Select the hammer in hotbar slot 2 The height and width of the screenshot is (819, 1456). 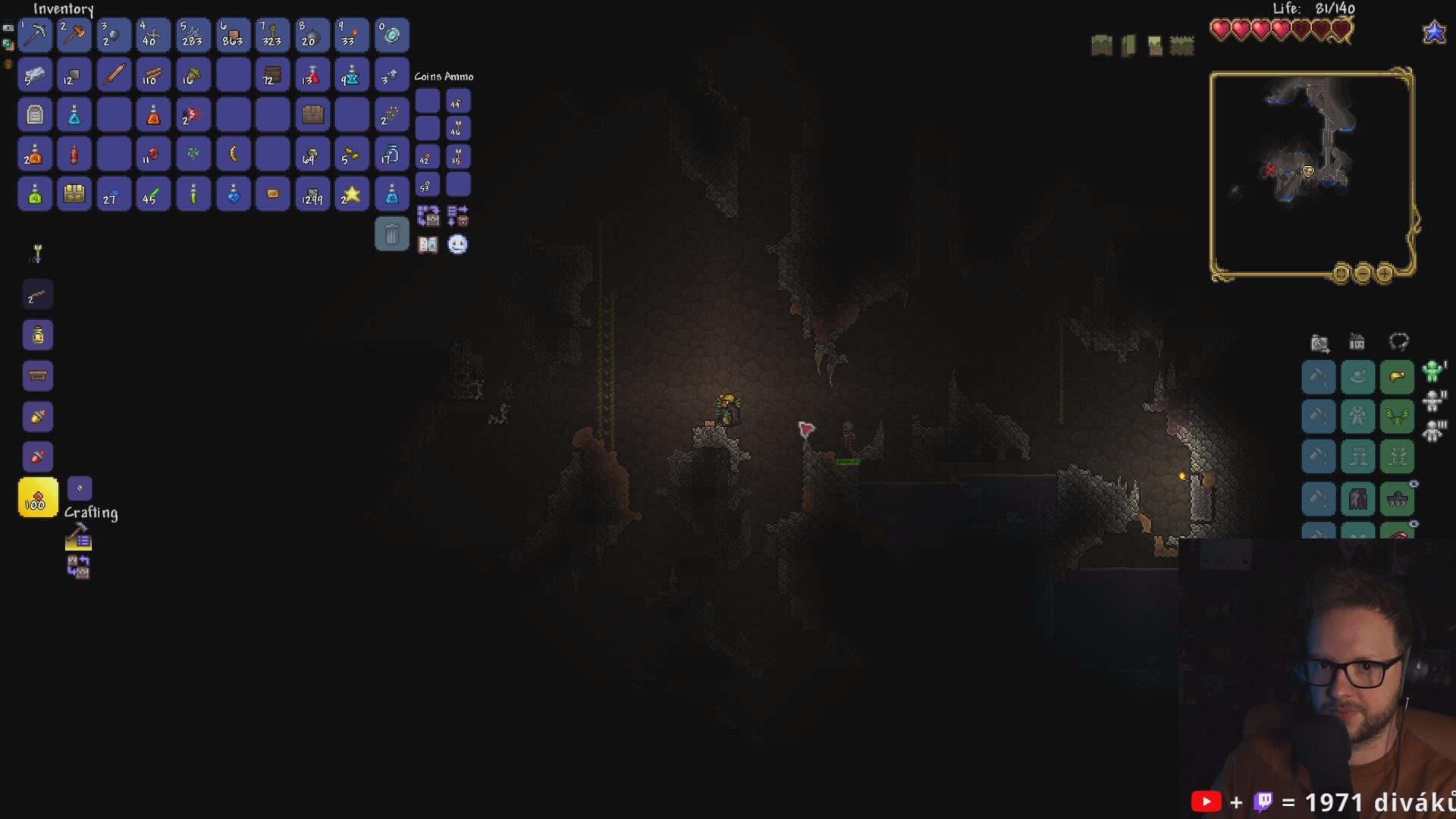(74, 35)
